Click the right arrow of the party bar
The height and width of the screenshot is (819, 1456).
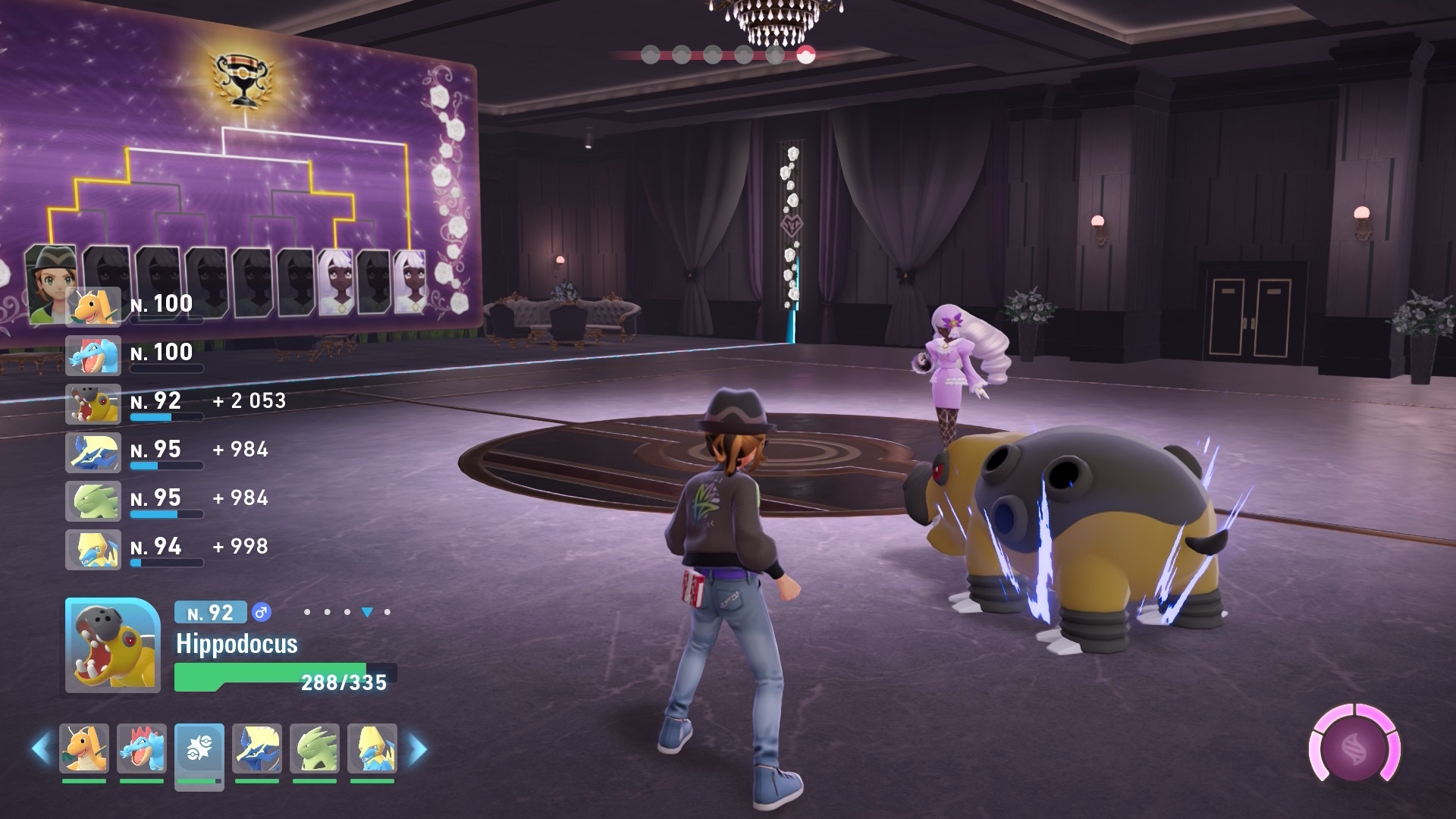(x=417, y=749)
